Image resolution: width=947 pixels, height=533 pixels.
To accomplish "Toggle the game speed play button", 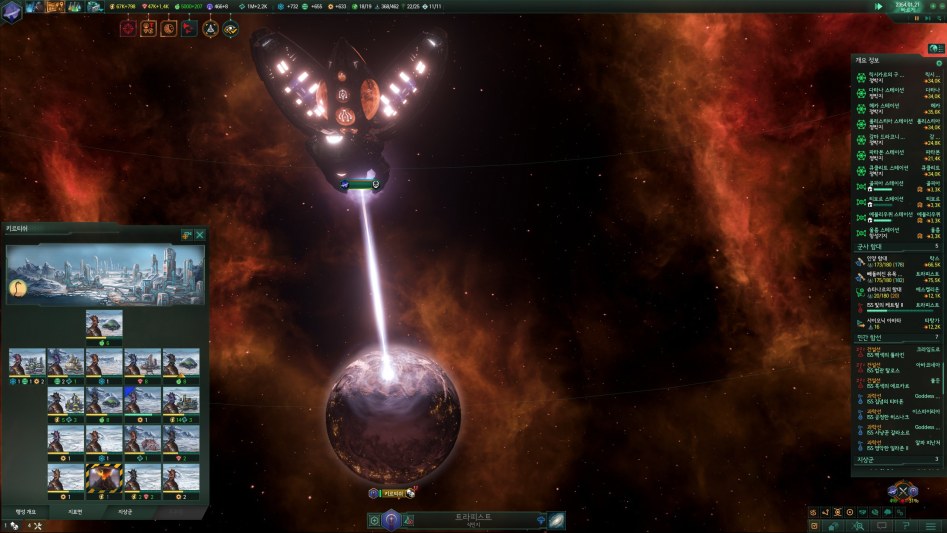I will point(878,6).
